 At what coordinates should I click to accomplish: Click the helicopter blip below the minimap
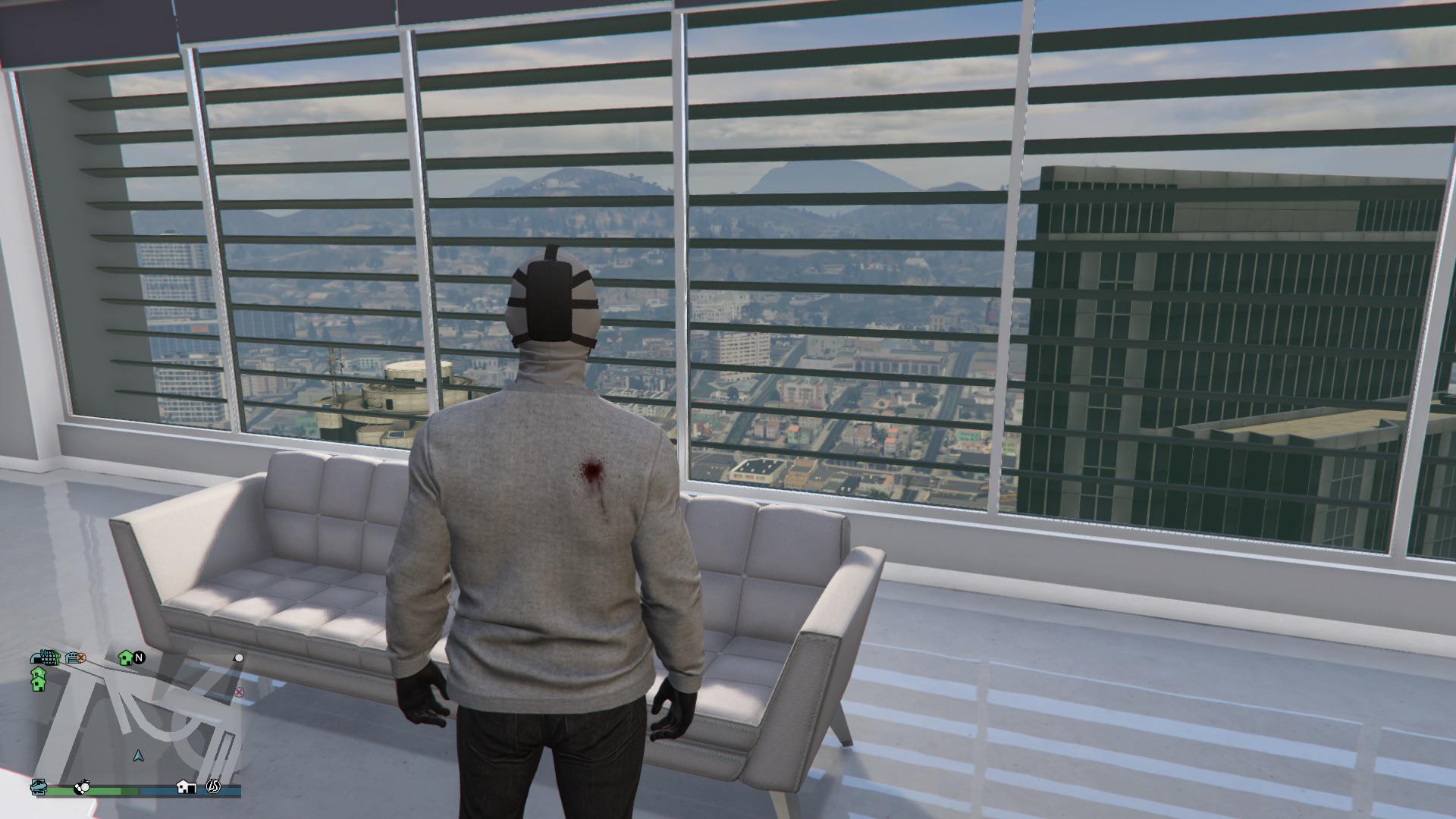point(37,786)
